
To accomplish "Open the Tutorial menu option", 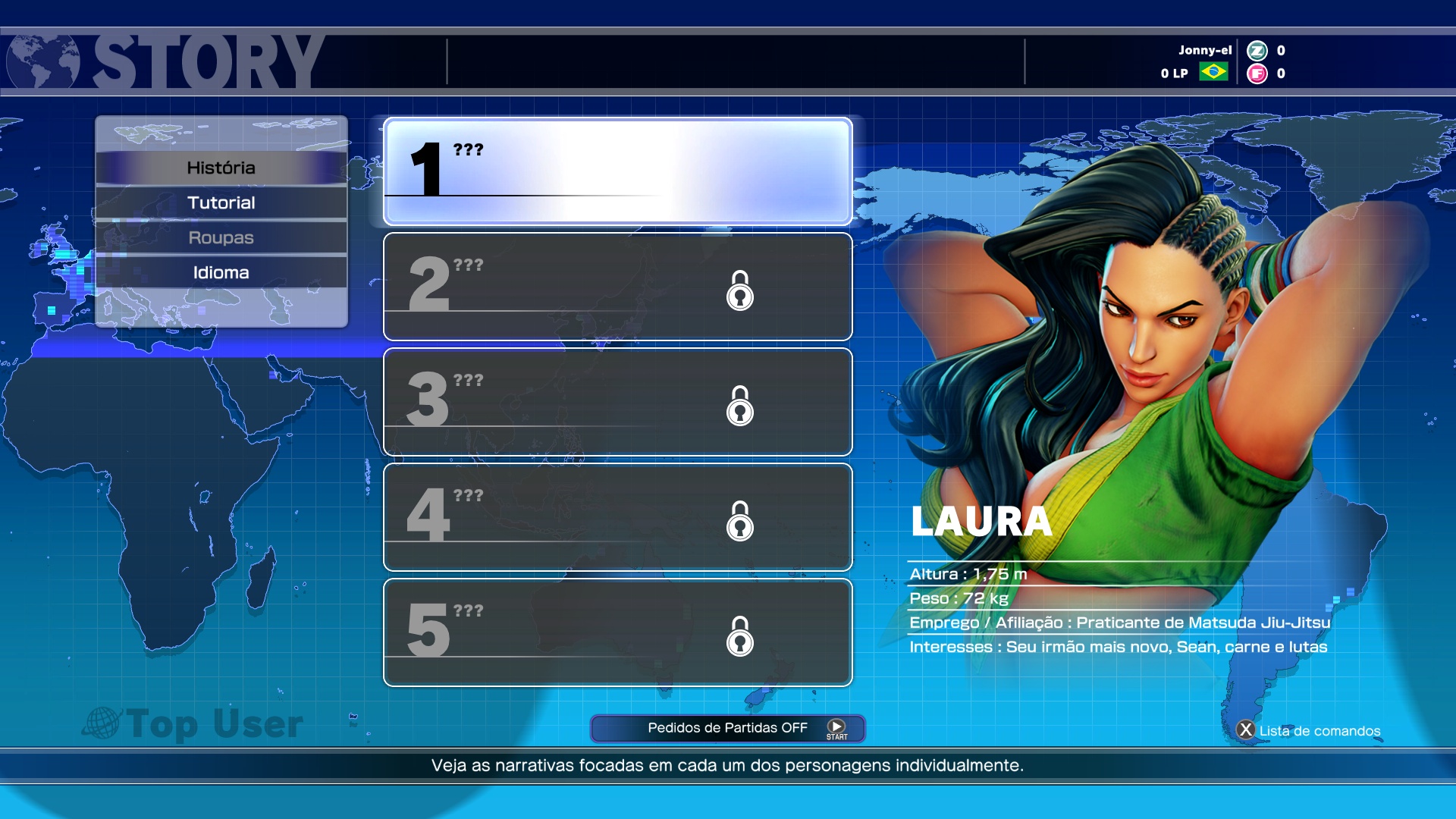I will point(221,202).
